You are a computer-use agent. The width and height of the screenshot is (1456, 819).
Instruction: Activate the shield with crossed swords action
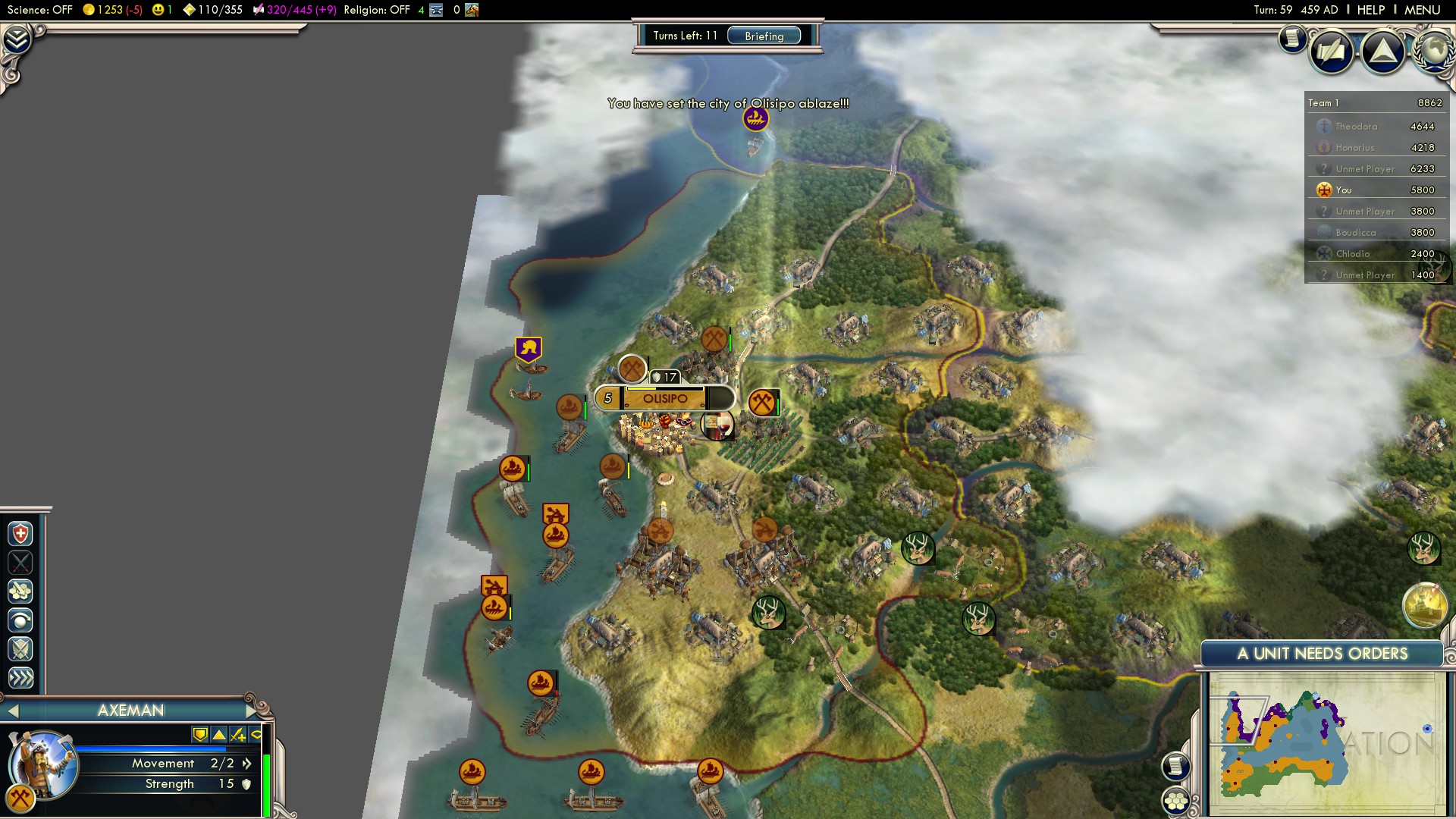[x=20, y=649]
